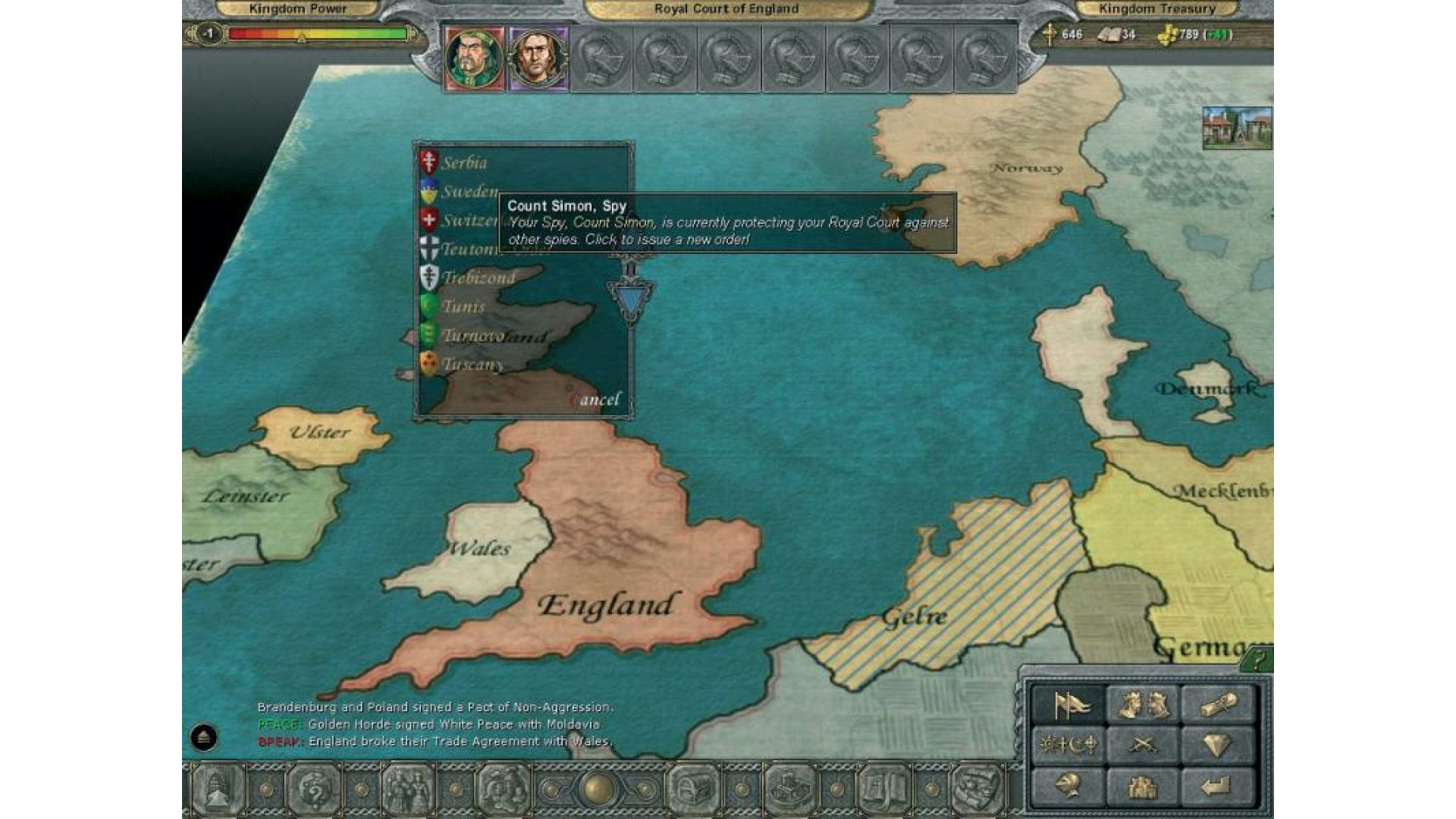Choose Tunis in the kingdom list
1456x819 pixels.
tap(463, 307)
